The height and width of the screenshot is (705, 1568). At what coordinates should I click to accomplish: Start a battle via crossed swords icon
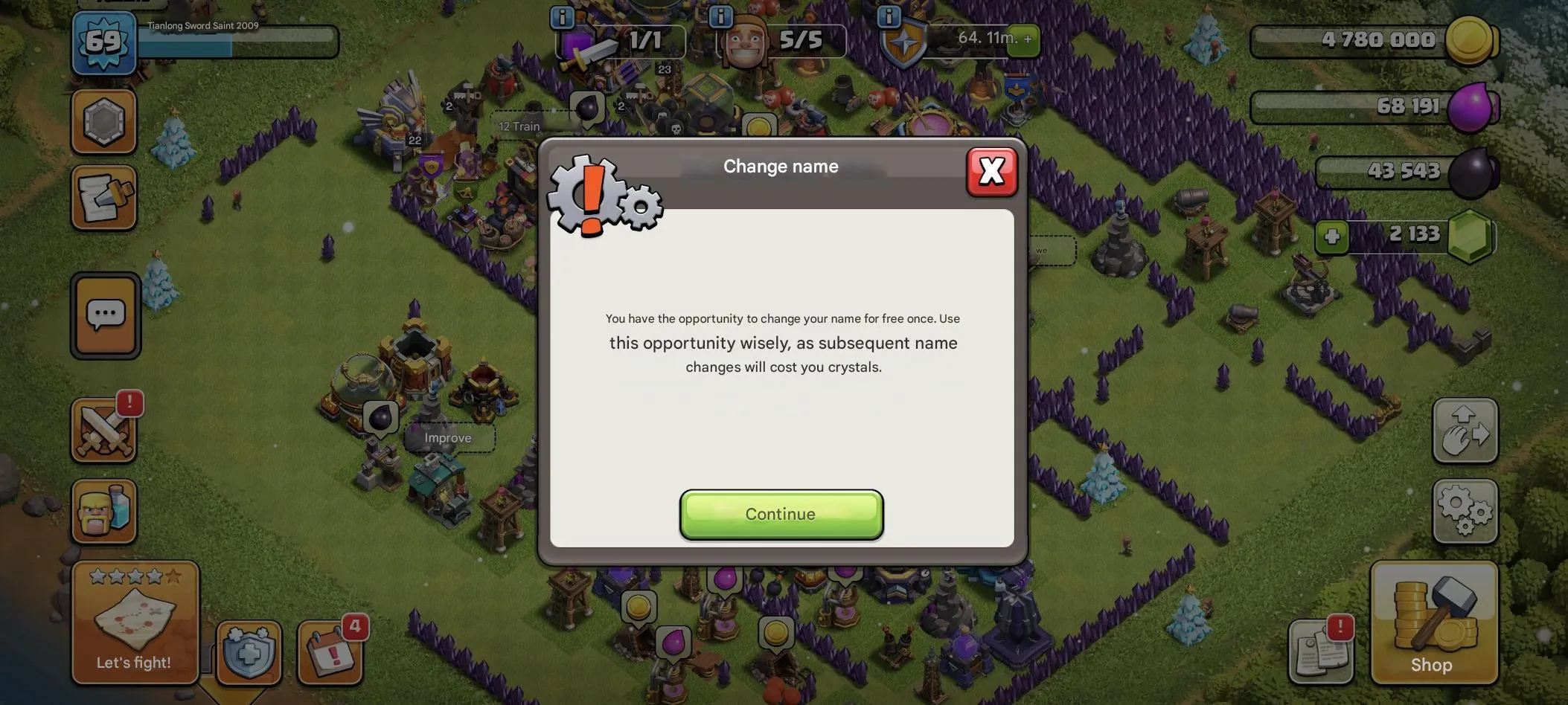coord(104,430)
